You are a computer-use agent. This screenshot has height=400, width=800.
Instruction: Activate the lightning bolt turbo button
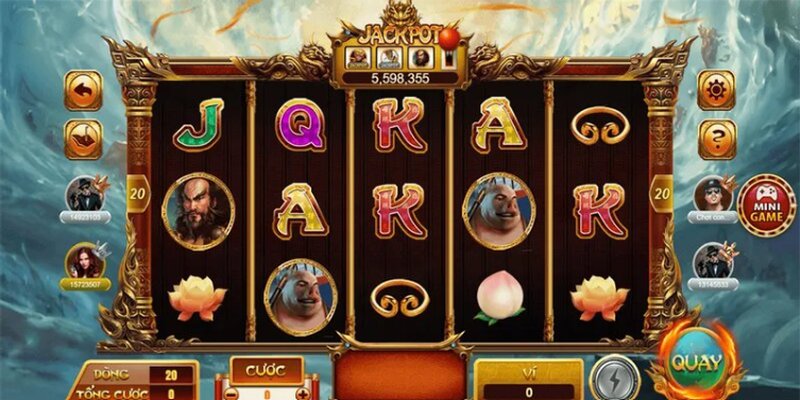tap(612, 380)
